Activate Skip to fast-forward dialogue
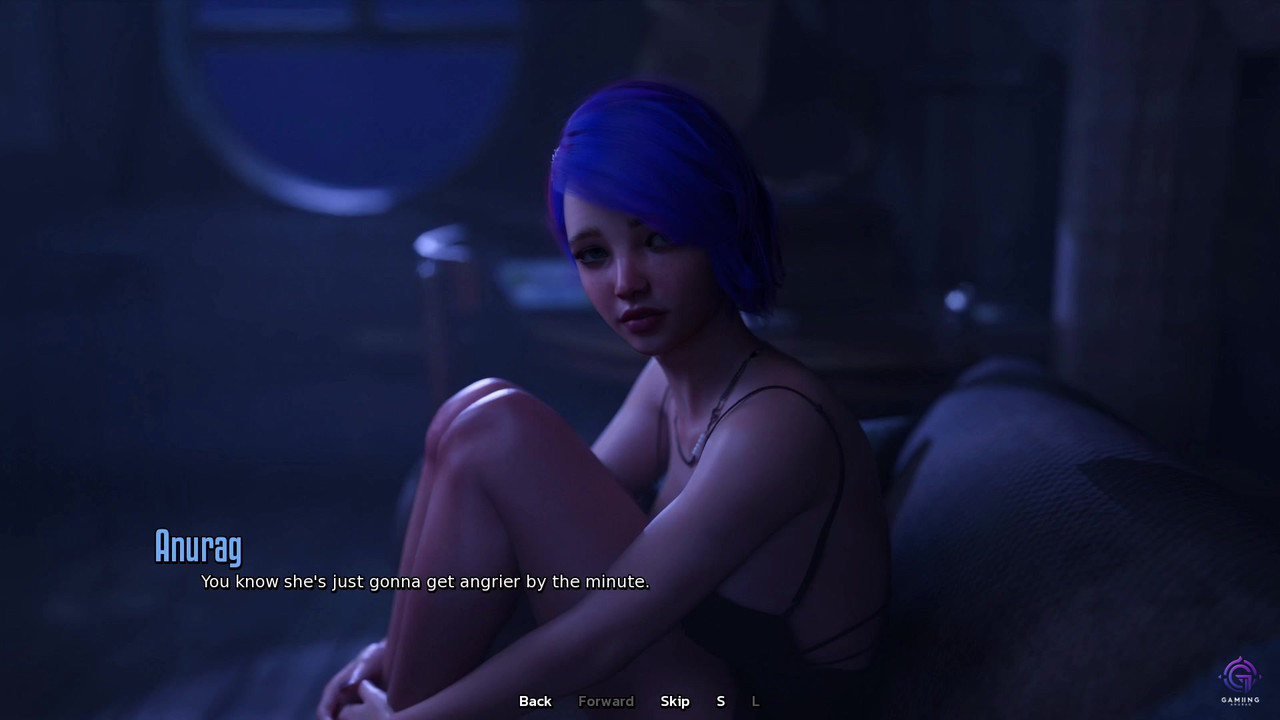Viewport: 1280px width, 720px height. pyautogui.click(x=675, y=701)
